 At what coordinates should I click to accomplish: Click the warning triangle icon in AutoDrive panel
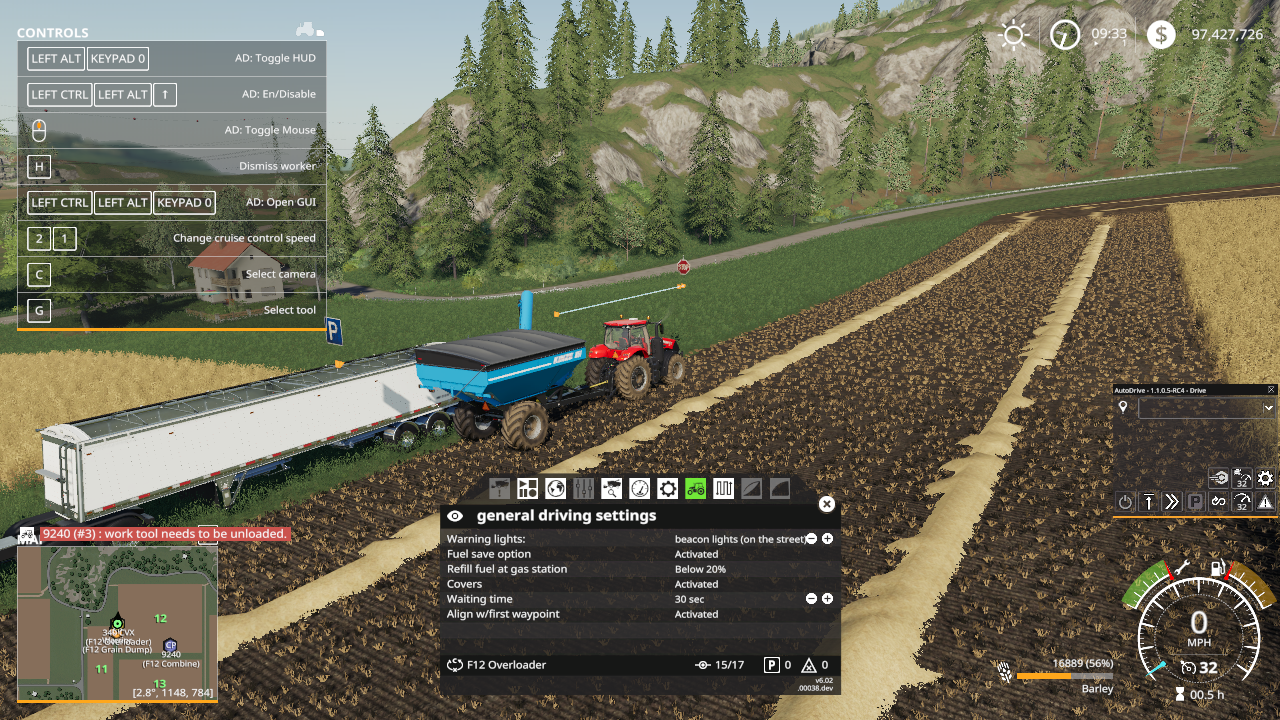coord(1265,501)
